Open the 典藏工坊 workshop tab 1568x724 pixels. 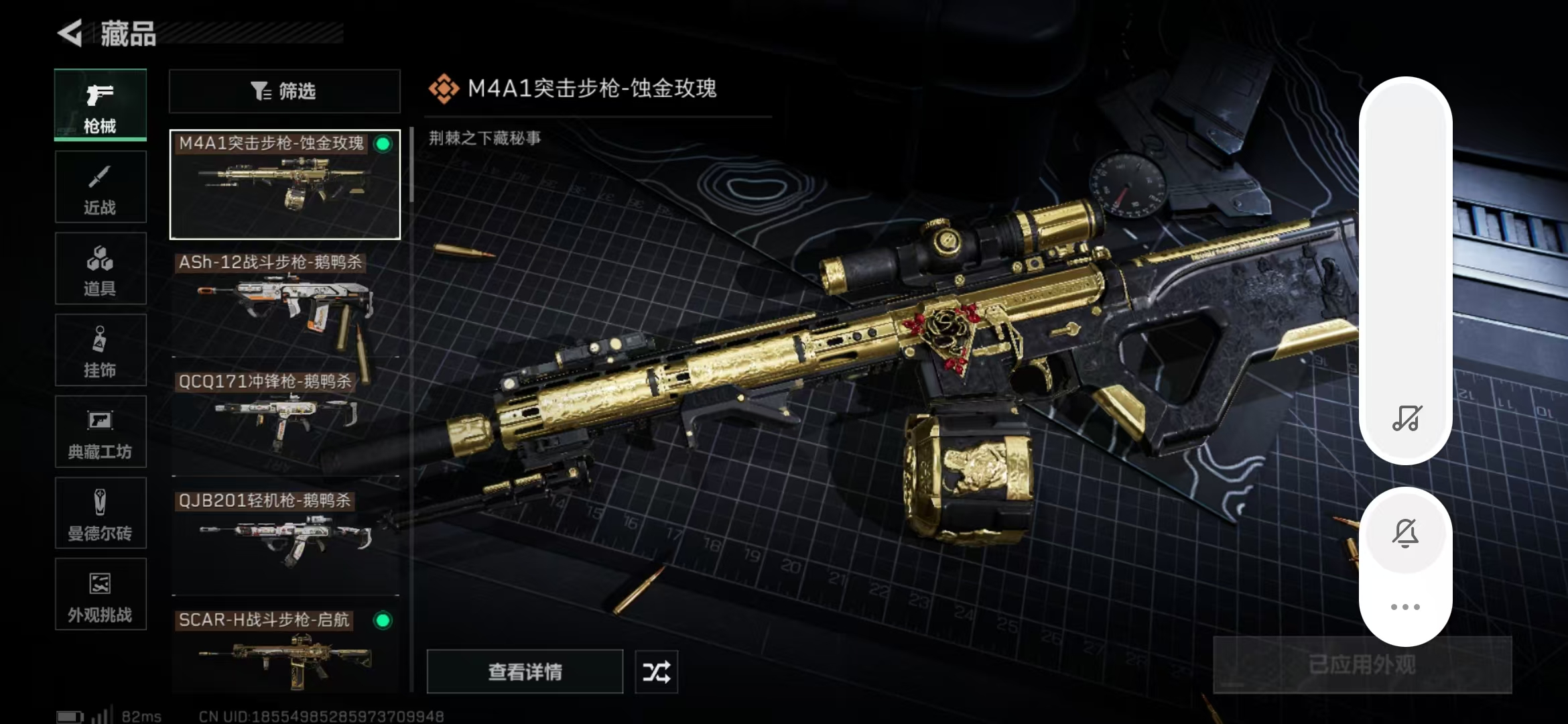point(101,432)
